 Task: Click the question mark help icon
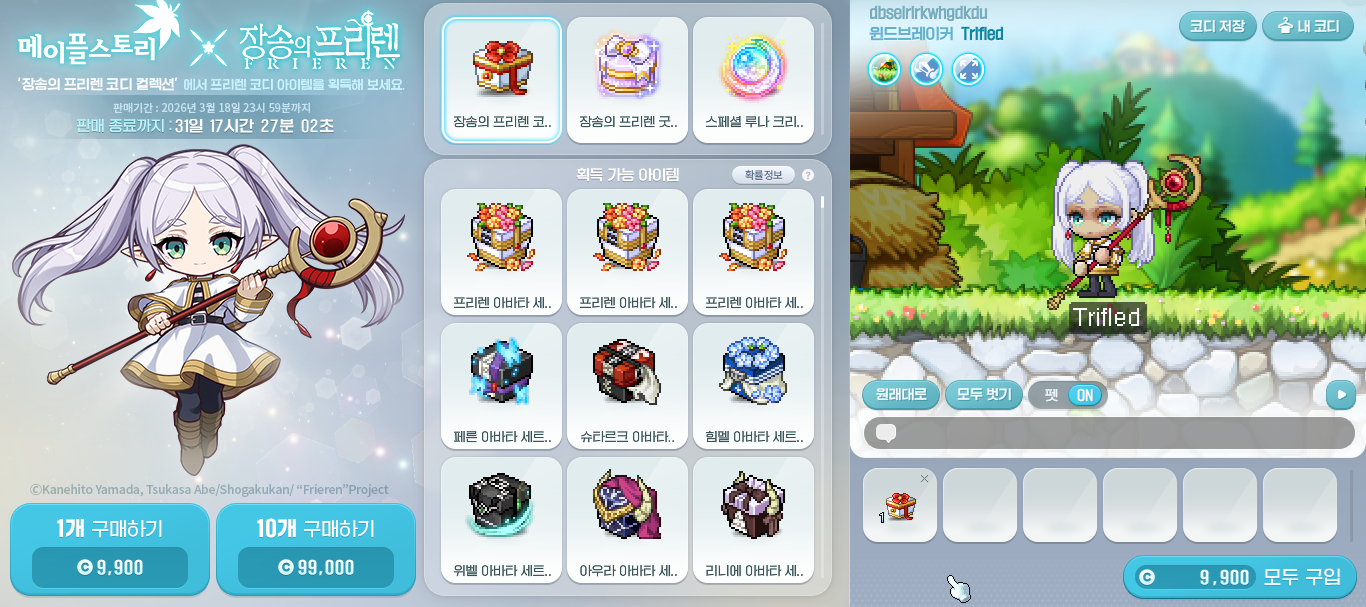tap(808, 175)
